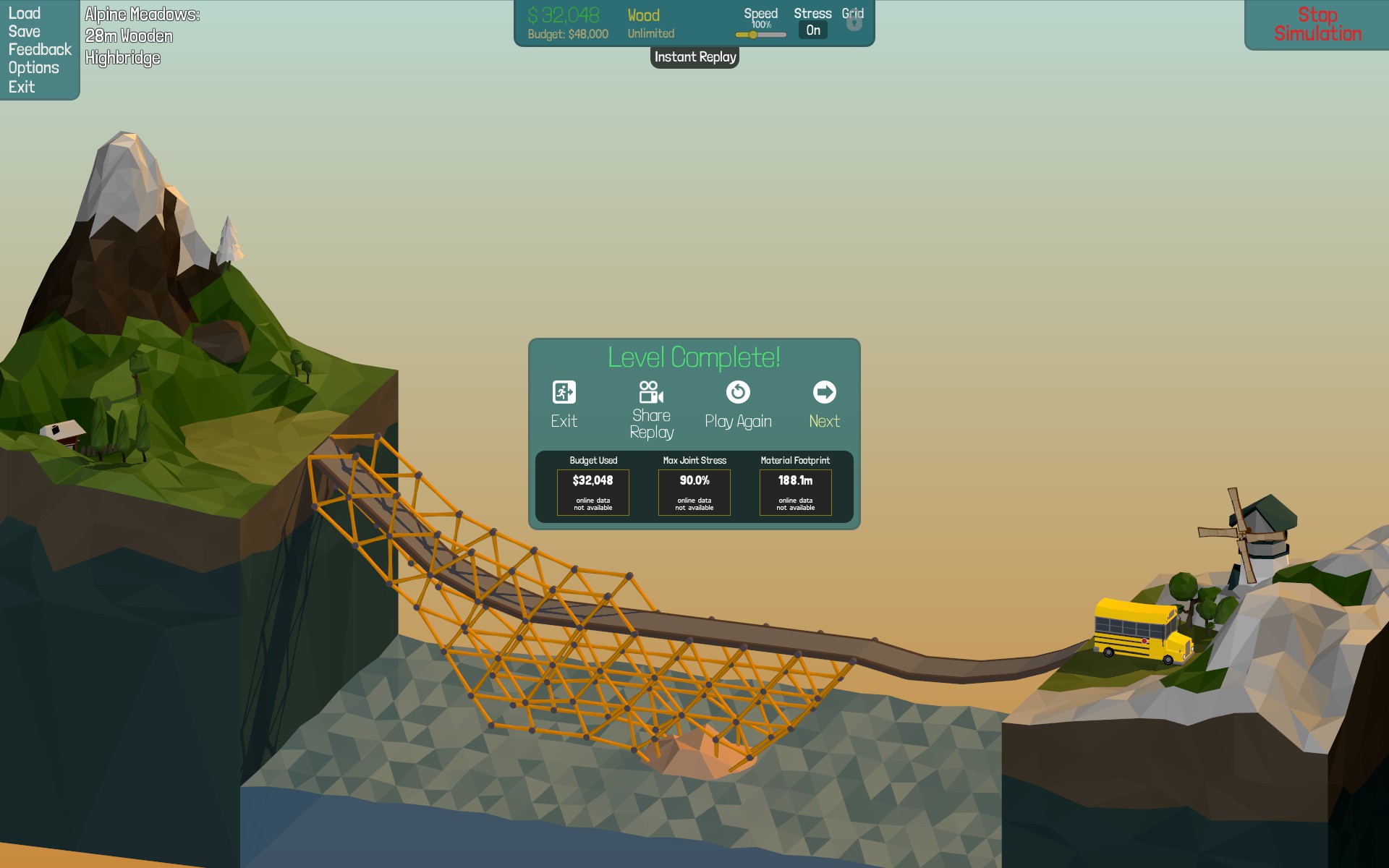Screen dimensions: 1389x868
Task: Choose Exit in the top-left menu
Action: (x=22, y=87)
